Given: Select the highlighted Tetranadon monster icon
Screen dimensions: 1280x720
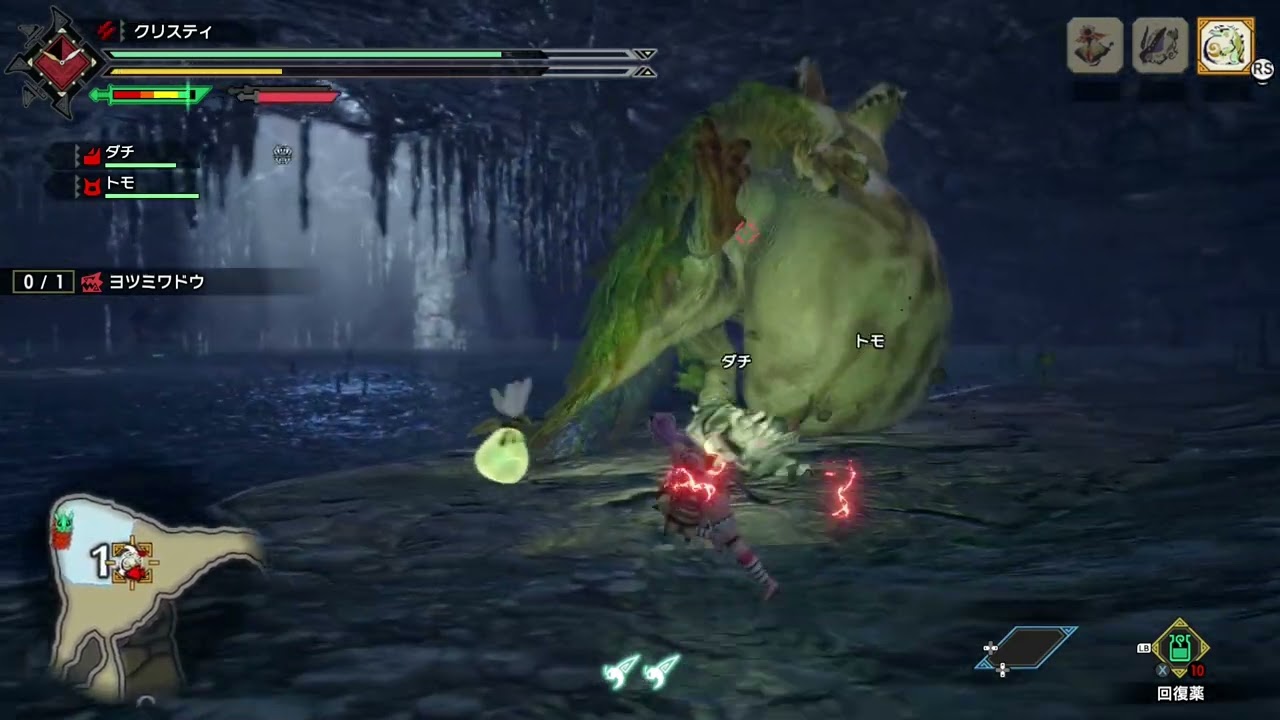Looking at the screenshot, I should [x=1228, y=45].
